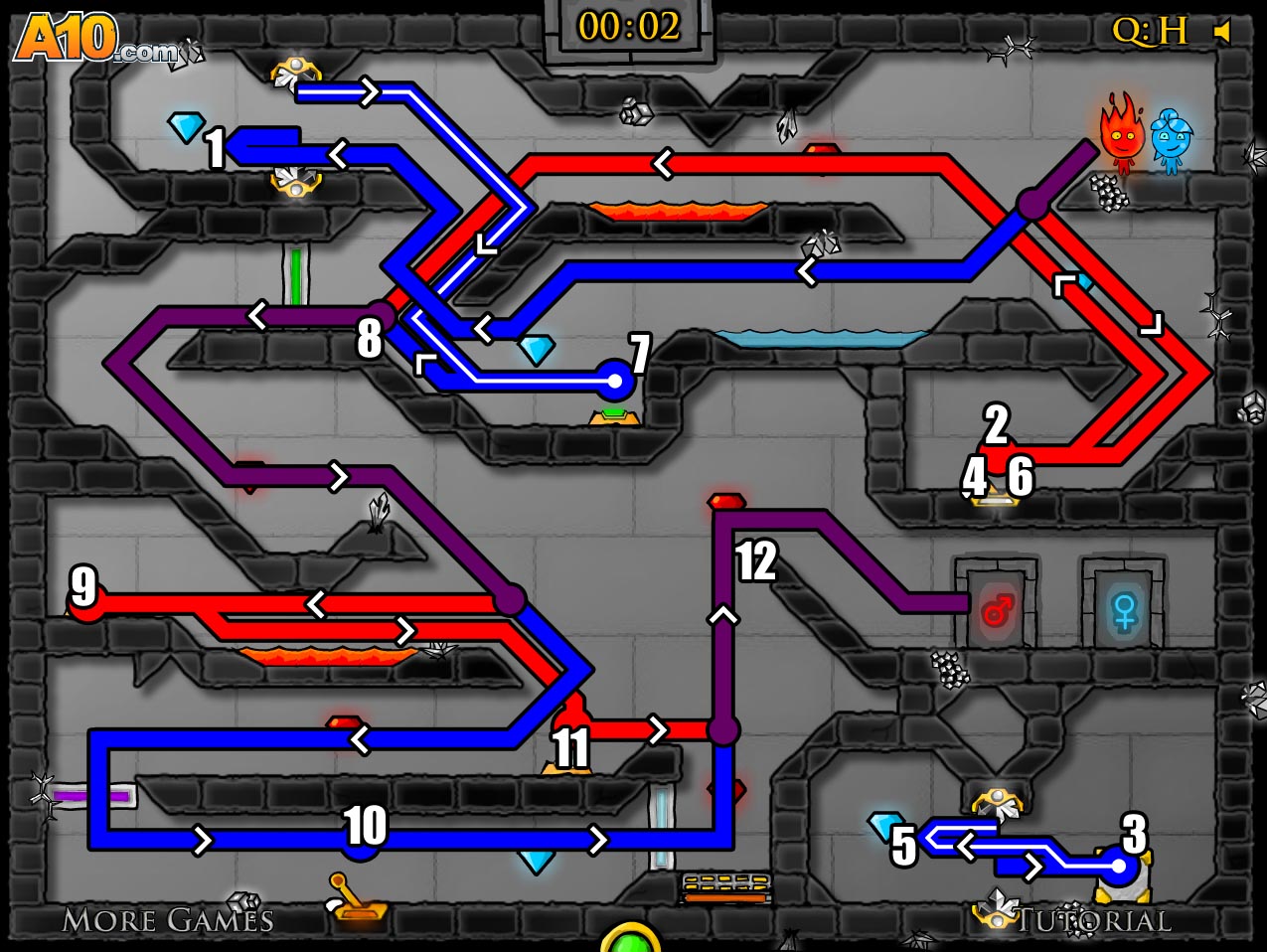Image resolution: width=1267 pixels, height=952 pixels.
Task: Click the green round button at the bottom
Action: pyautogui.click(x=630, y=939)
